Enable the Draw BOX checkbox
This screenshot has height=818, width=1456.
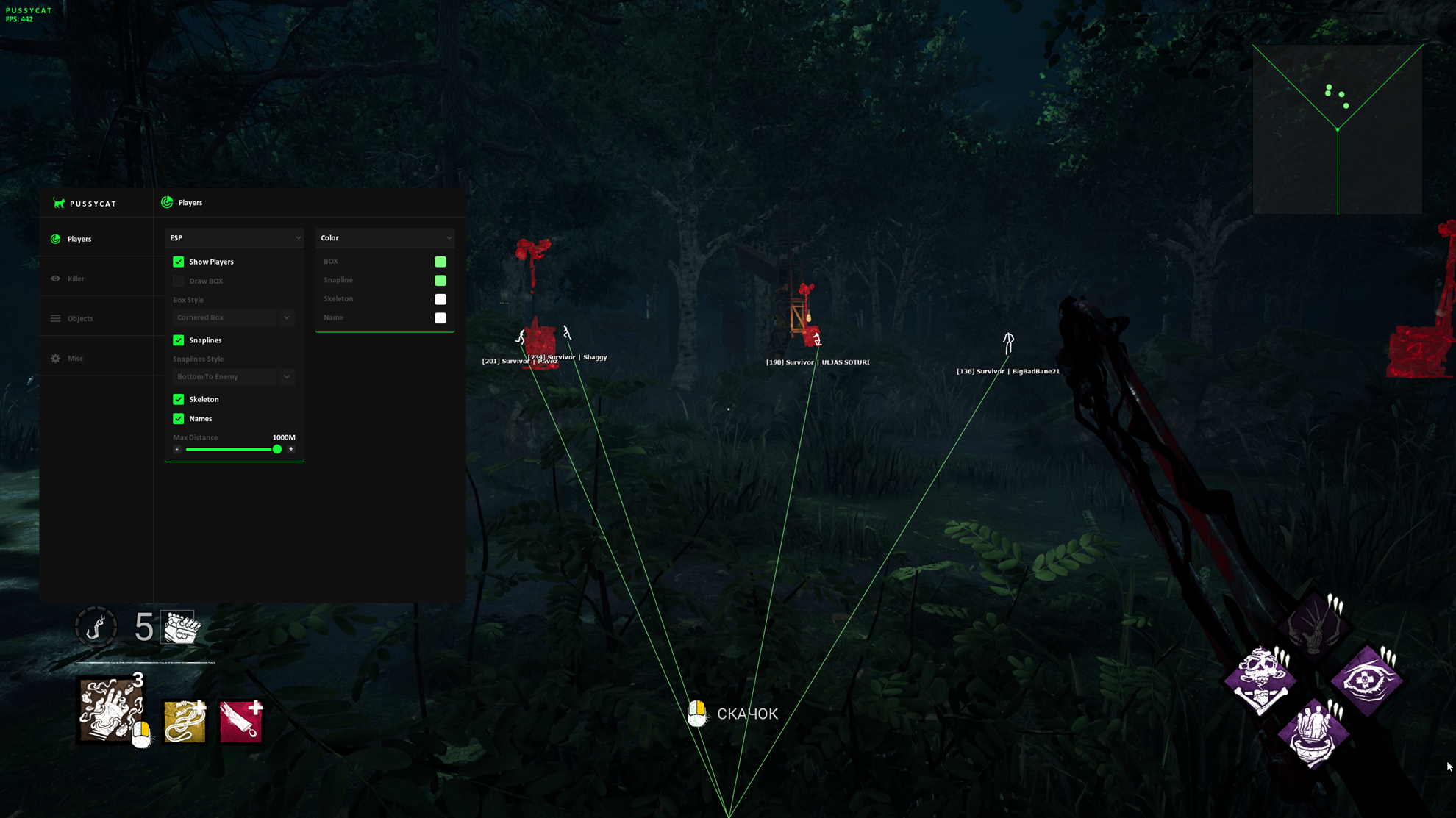coord(179,281)
